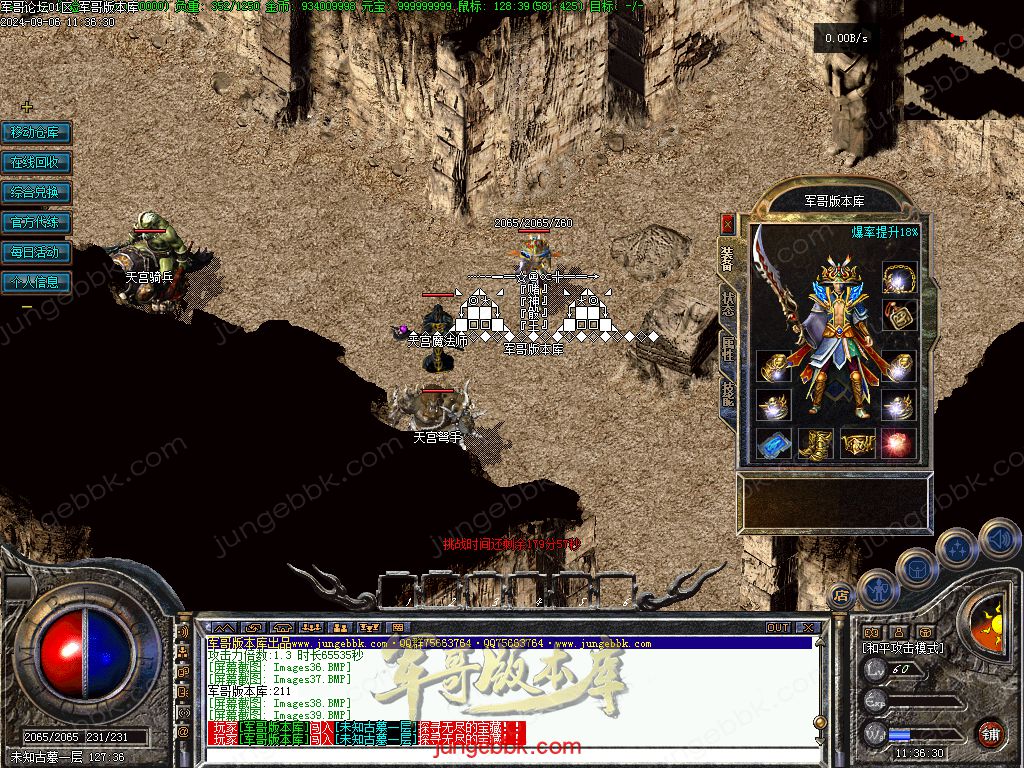Screen dimensions: 1024x768
Task: Select the equipped necklace slot
Action: point(899,278)
